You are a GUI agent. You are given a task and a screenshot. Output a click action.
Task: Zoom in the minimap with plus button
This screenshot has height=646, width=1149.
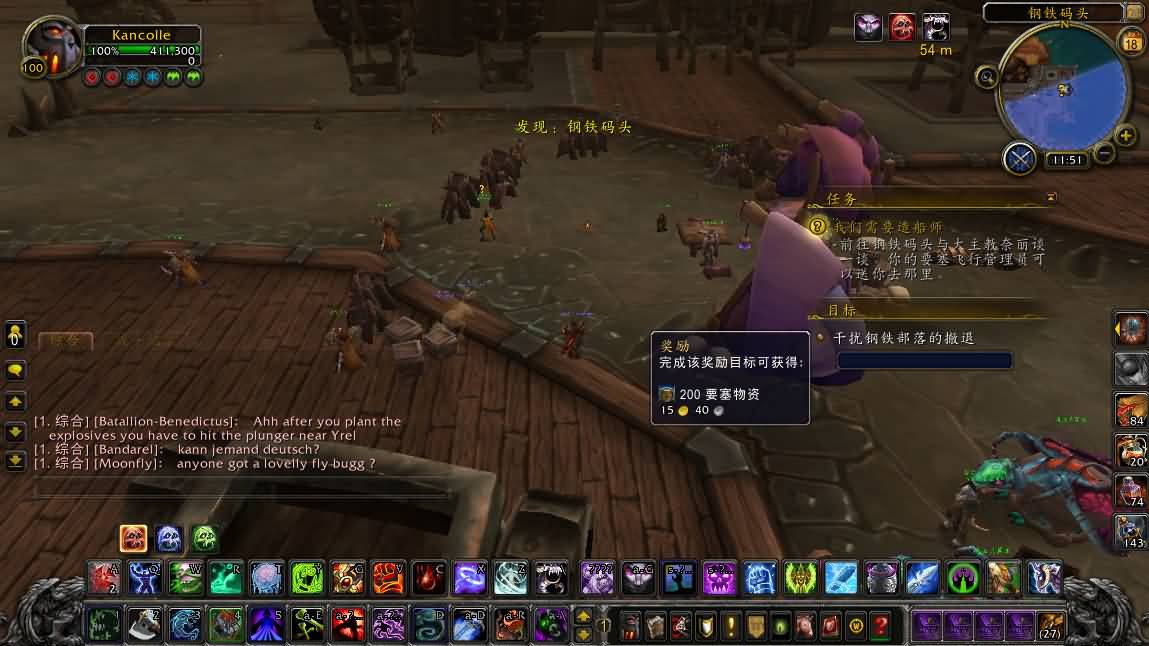pos(1125,136)
